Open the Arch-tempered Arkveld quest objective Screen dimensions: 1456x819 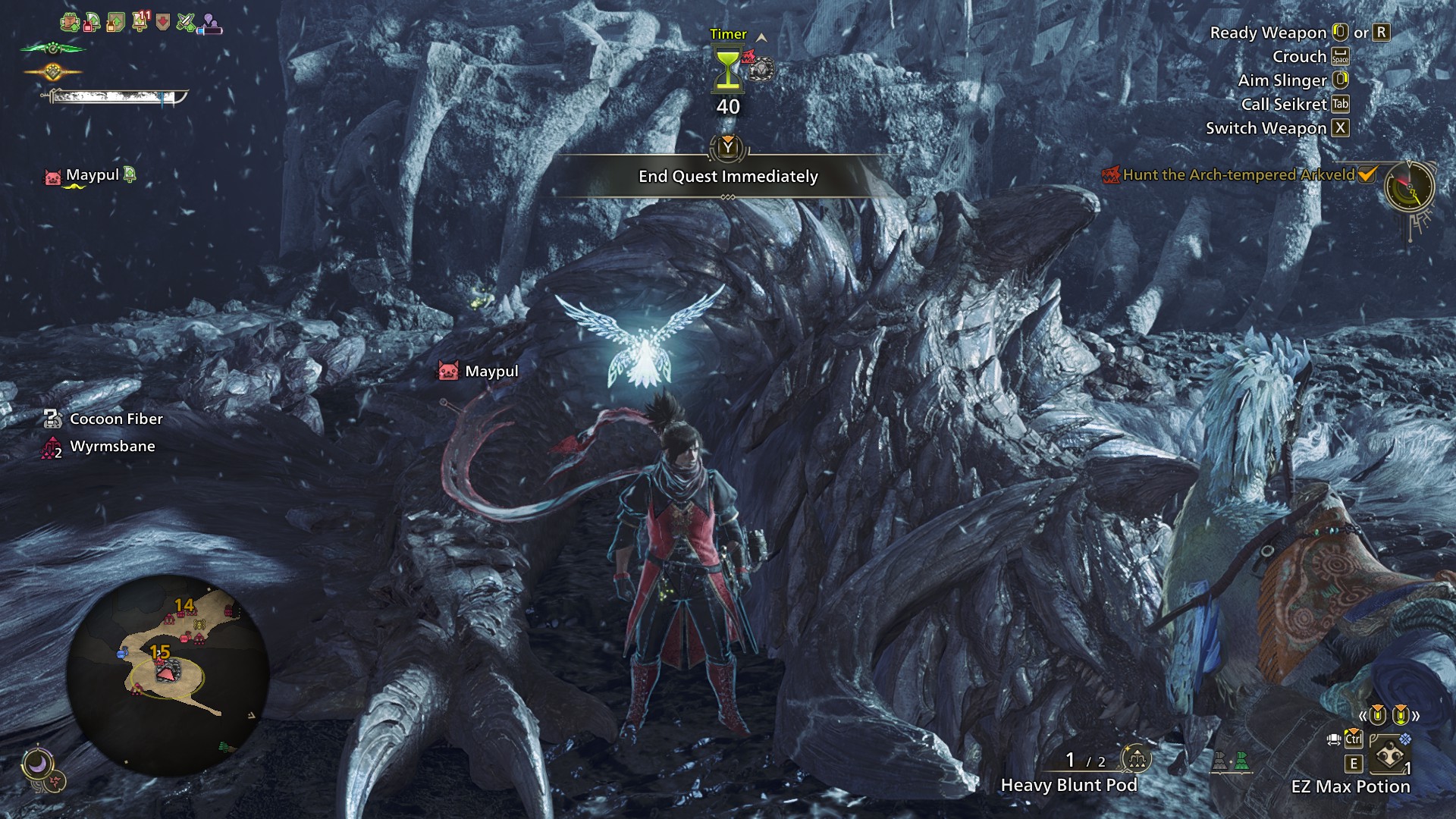click(1238, 175)
